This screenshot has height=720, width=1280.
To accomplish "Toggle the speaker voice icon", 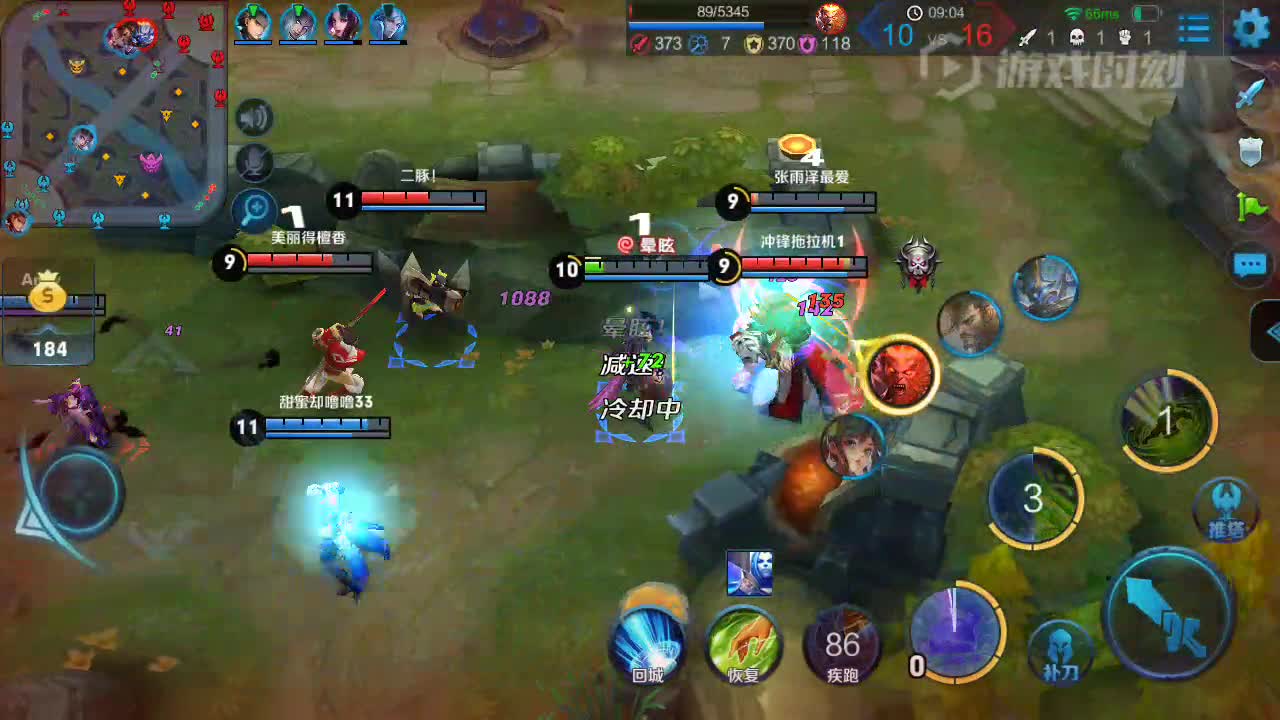I will coord(254,118).
